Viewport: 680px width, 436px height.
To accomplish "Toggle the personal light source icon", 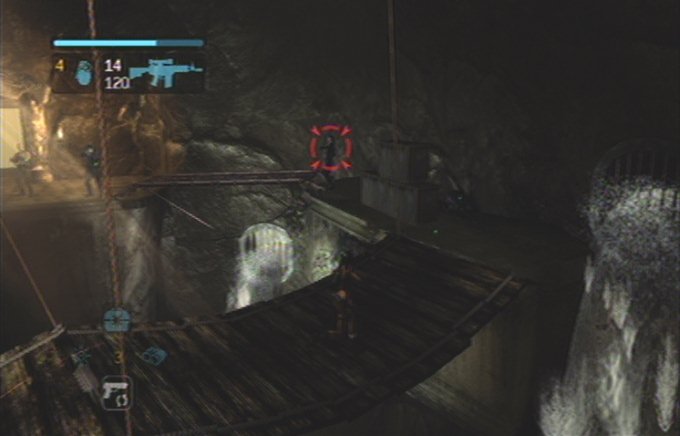I will tap(80, 355).
